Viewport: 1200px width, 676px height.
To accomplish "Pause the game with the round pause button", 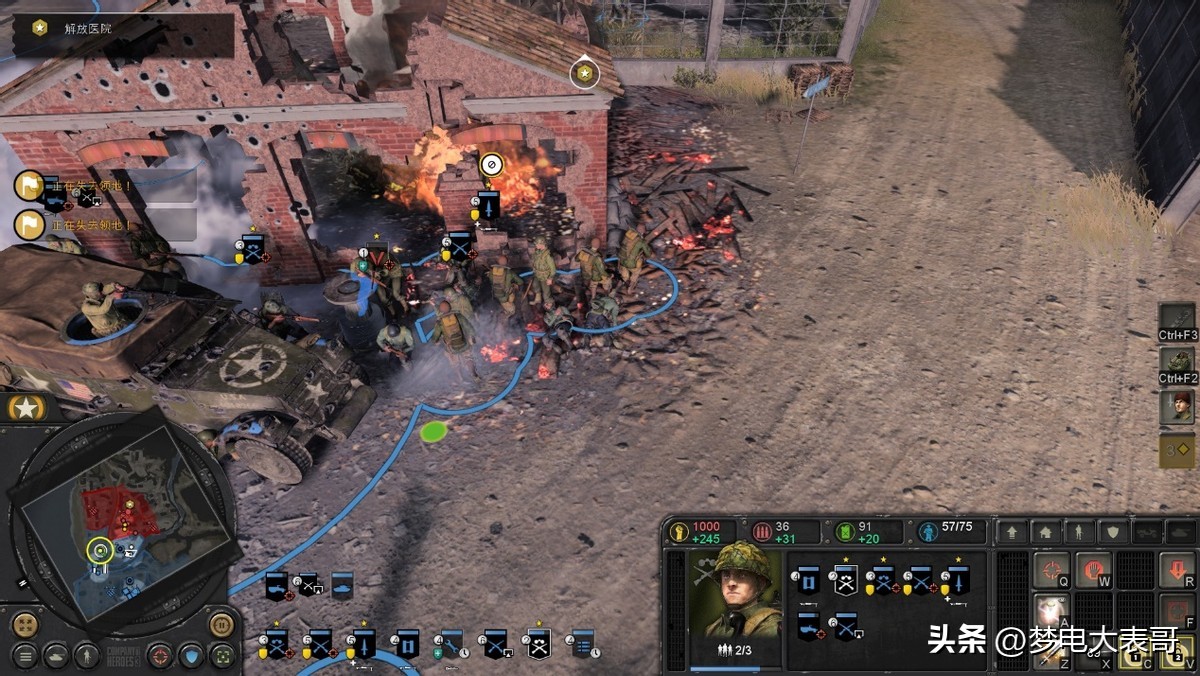I will coord(221,625).
